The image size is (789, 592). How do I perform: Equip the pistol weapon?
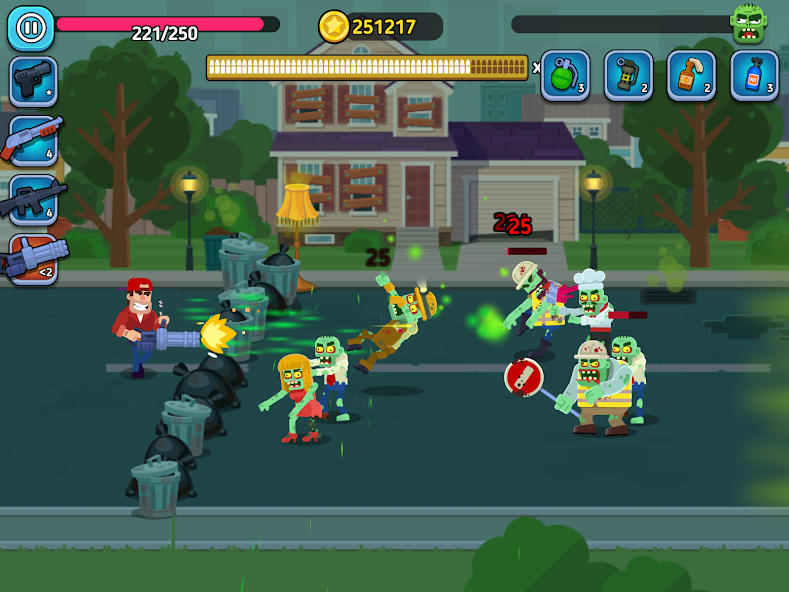(33, 81)
